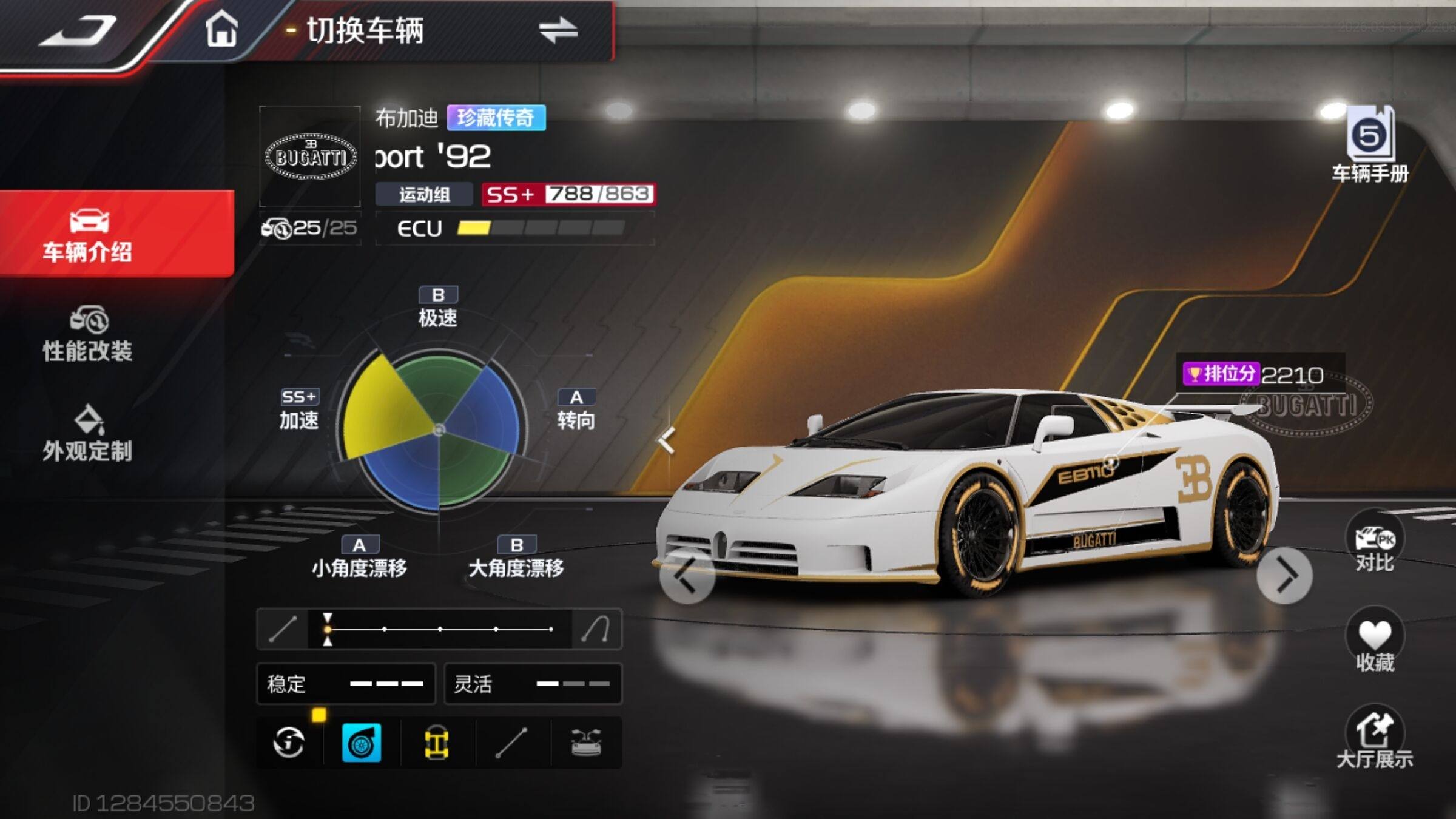Select the open-door car icon
The width and height of the screenshot is (1456, 819).
coord(586,743)
